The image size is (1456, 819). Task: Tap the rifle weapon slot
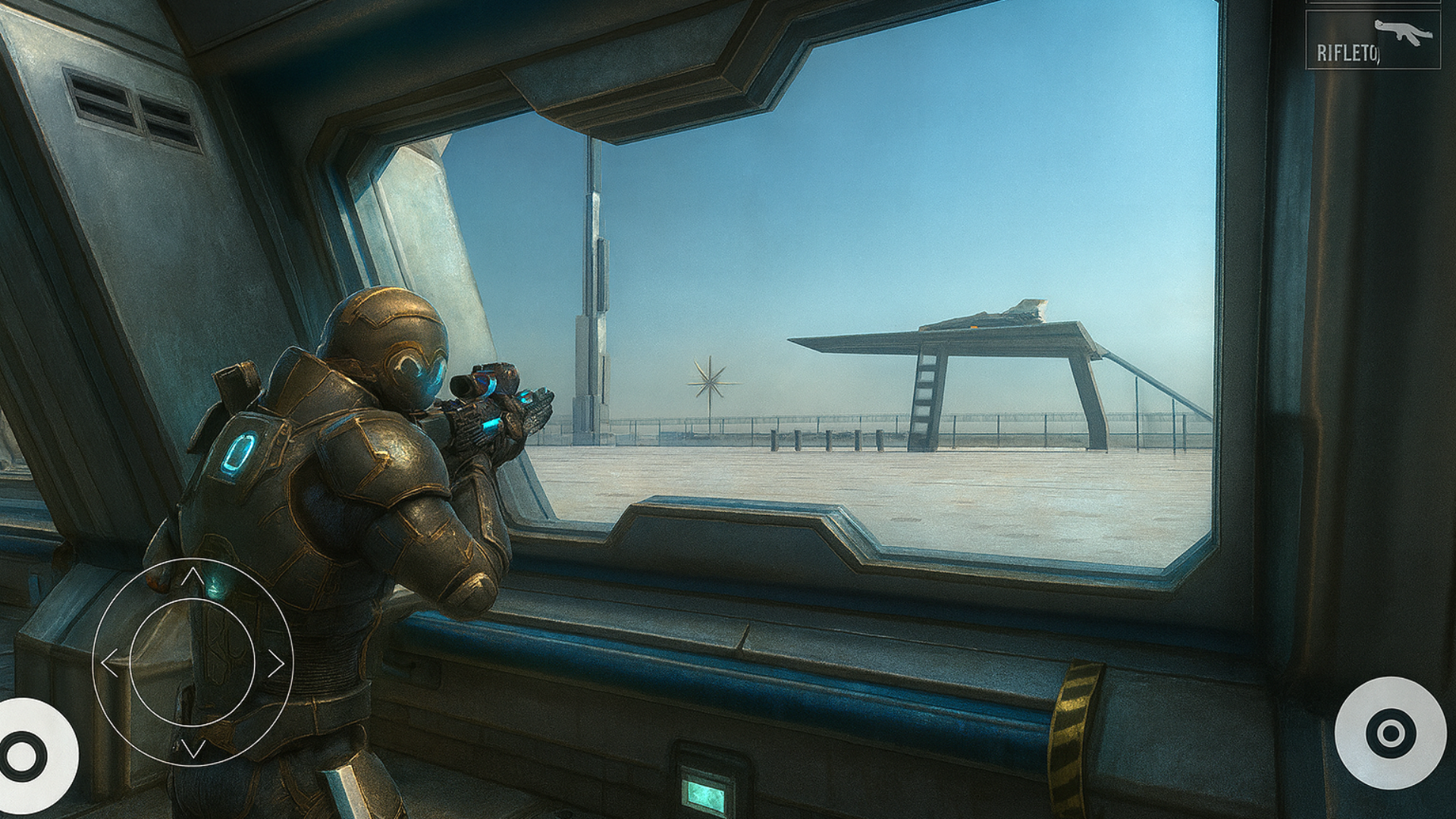[x=1373, y=40]
